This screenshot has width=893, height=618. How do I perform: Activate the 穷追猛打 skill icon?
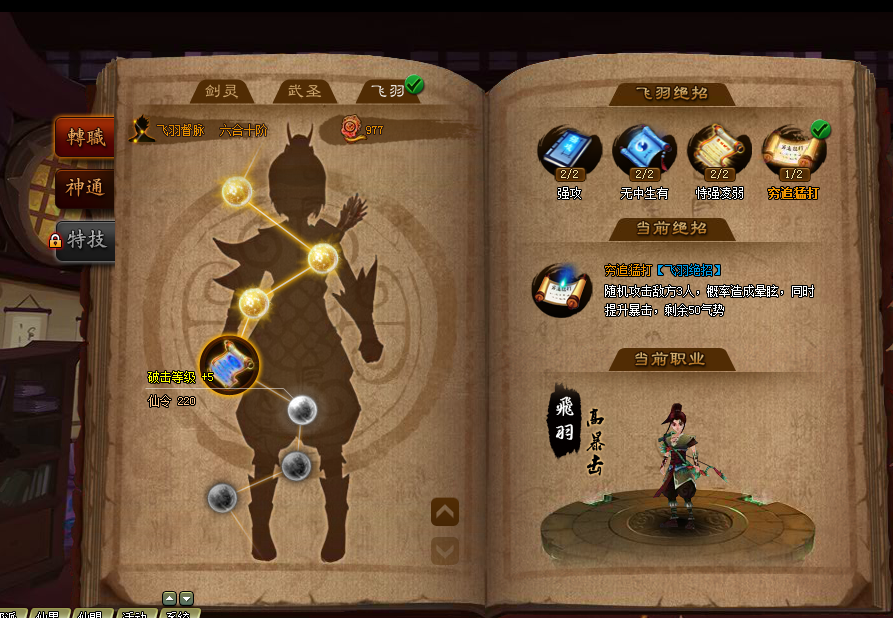point(794,151)
